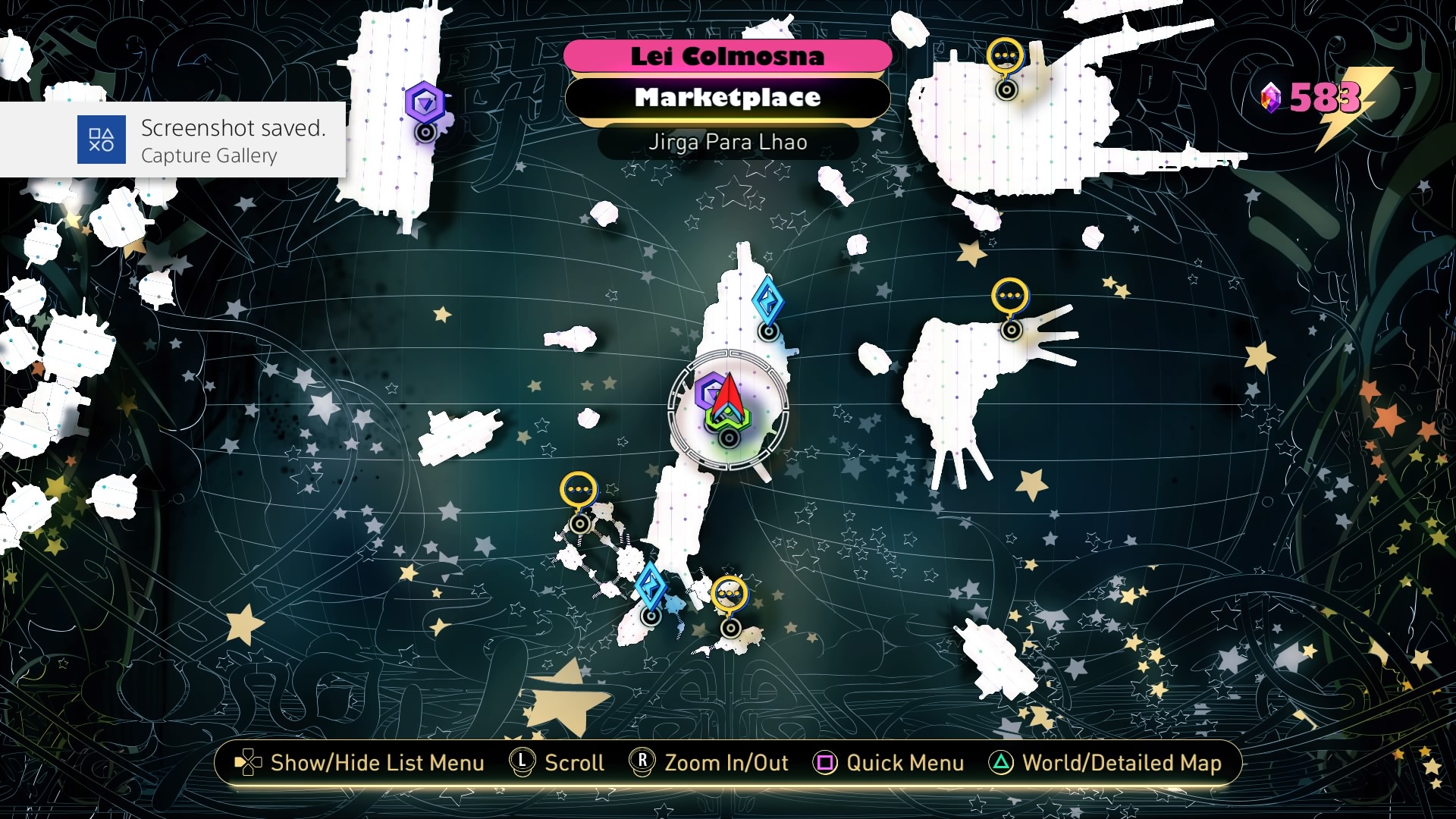This screenshot has width=1456, height=819.
Task: Click the blue diamond mission marker above player position
Action: pyautogui.click(x=768, y=302)
